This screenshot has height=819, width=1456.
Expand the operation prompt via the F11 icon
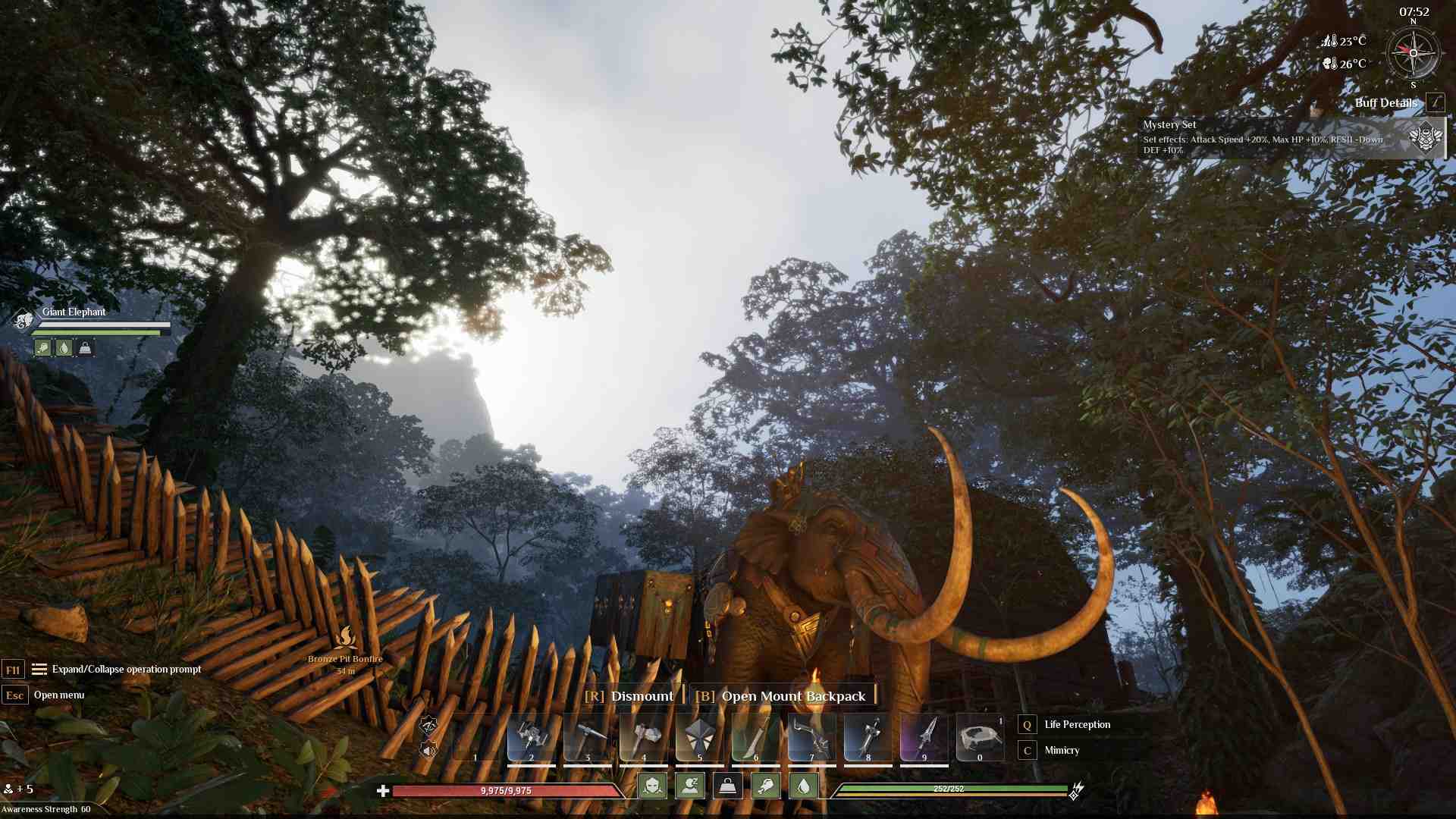(13, 670)
